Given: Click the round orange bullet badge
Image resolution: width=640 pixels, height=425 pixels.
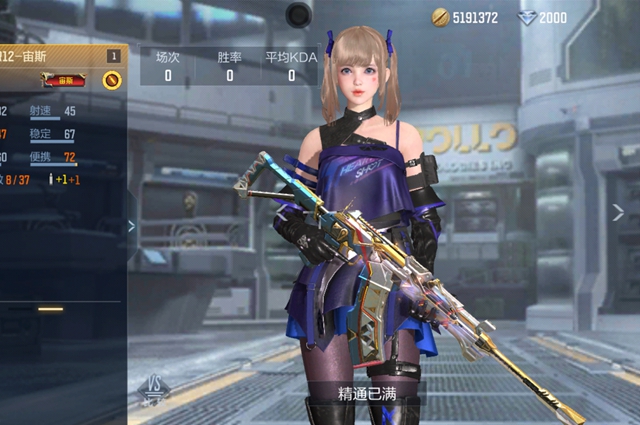Looking at the screenshot, I should pos(112,80).
